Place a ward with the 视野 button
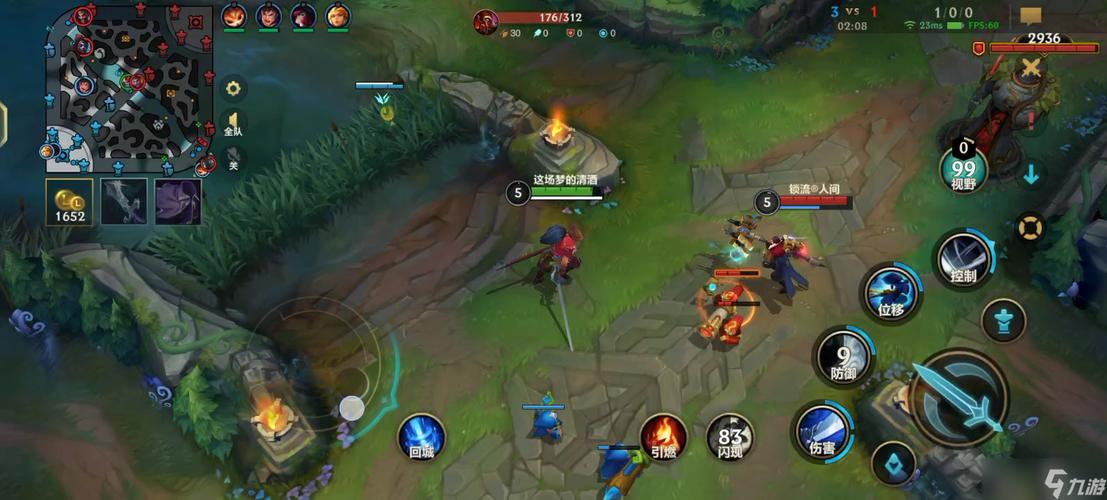The height and width of the screenshot is (500, 1107). point(963,169)
